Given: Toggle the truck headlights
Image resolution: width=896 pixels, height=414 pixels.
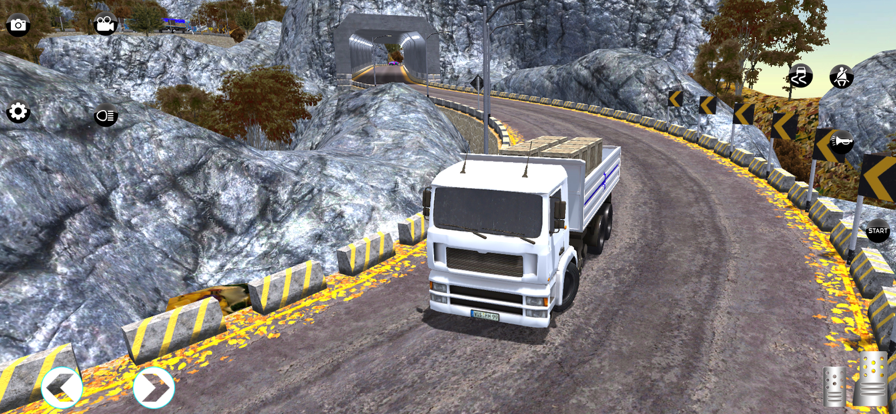Looking at the screenshot, I should 106,117.
